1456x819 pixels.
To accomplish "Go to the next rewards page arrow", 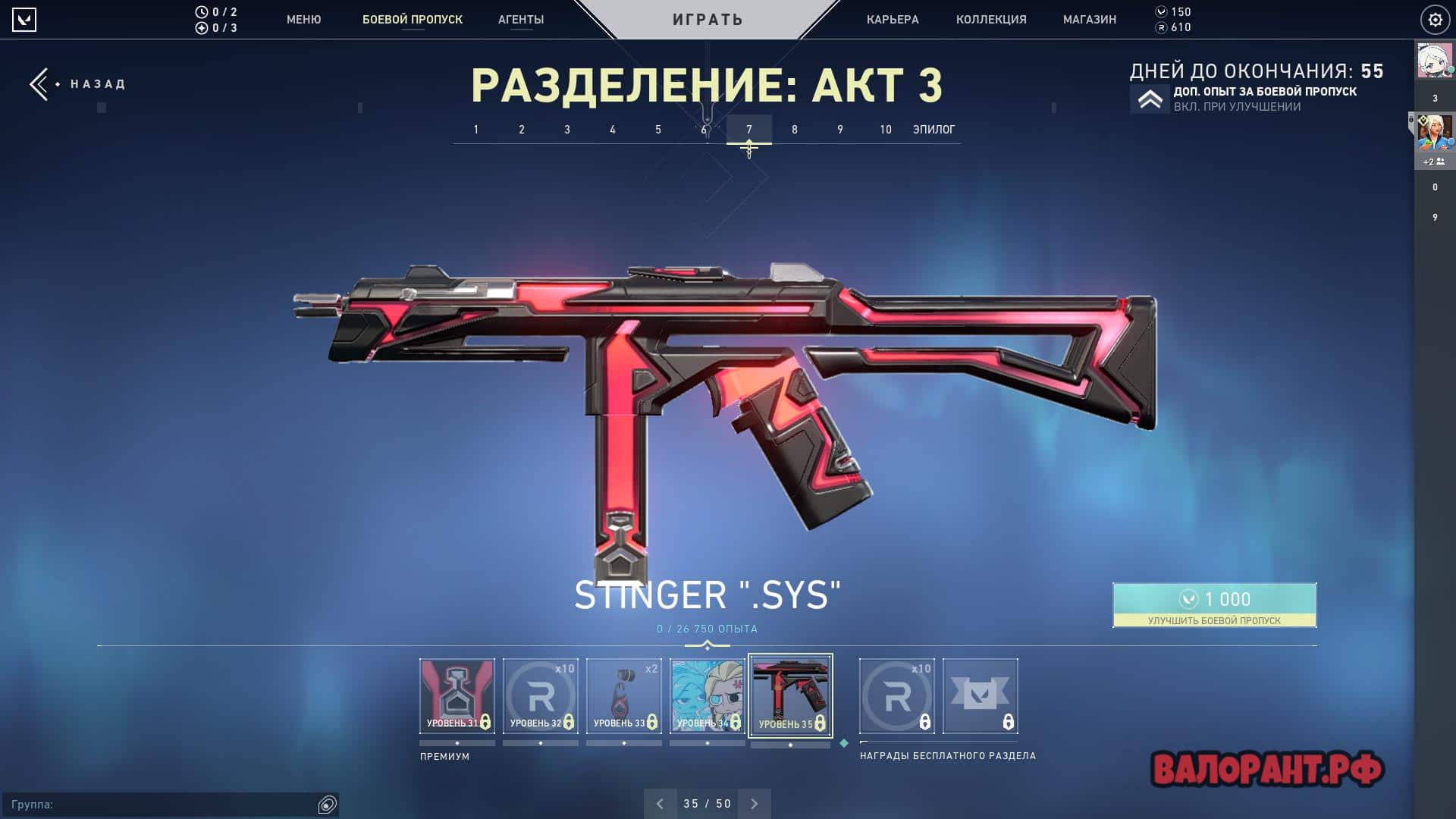I will click(755, 804).
